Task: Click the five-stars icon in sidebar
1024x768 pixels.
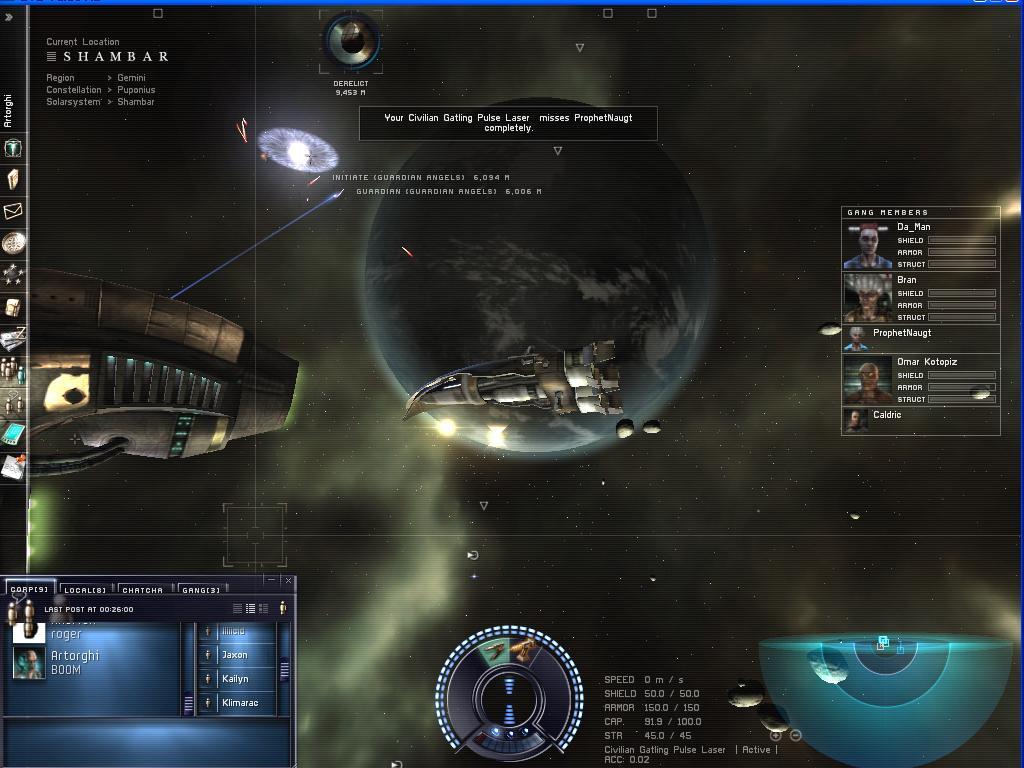Action: click(13, 274)
